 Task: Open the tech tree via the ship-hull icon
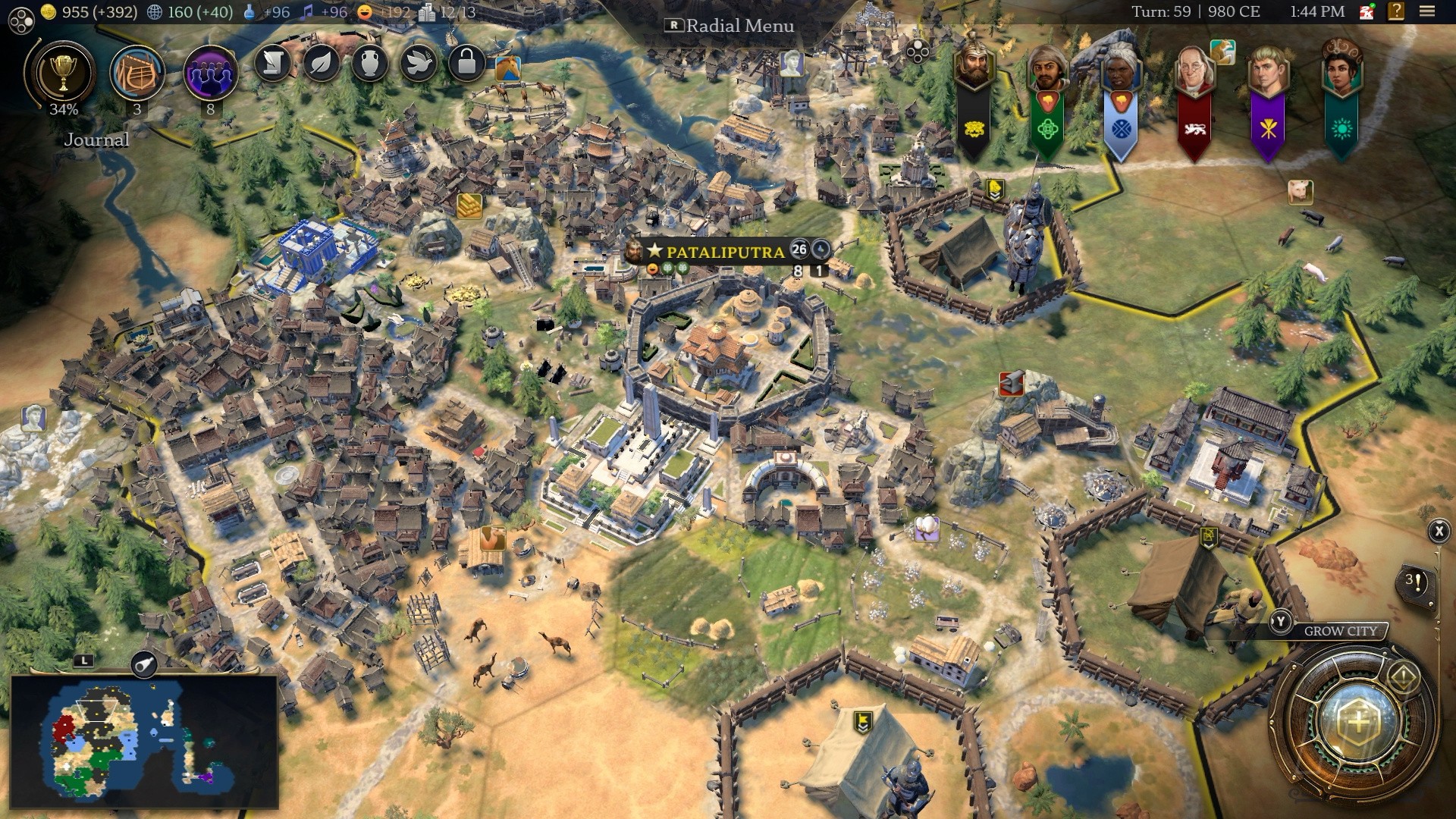pyautogui.click(x=137, y=74)
